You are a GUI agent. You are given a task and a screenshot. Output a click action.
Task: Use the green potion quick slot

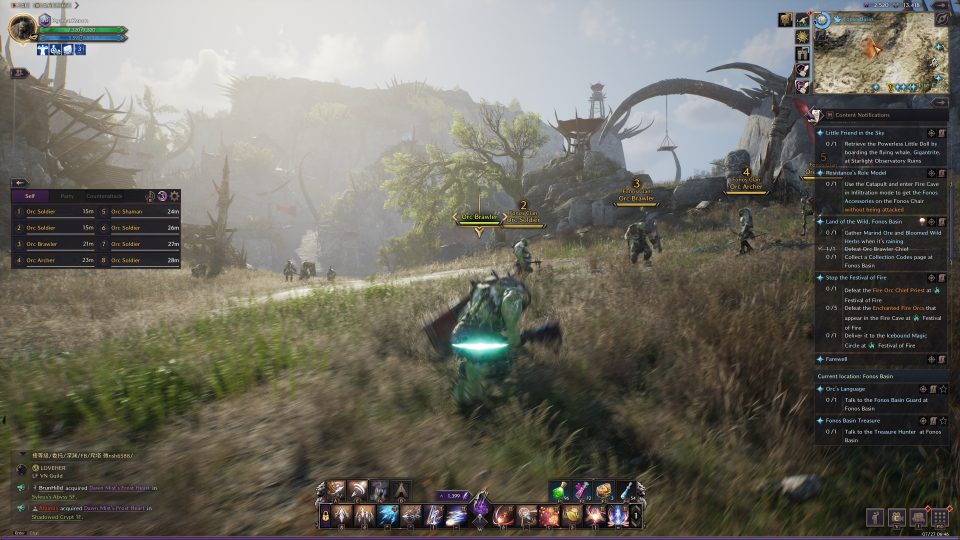[559, 492]
